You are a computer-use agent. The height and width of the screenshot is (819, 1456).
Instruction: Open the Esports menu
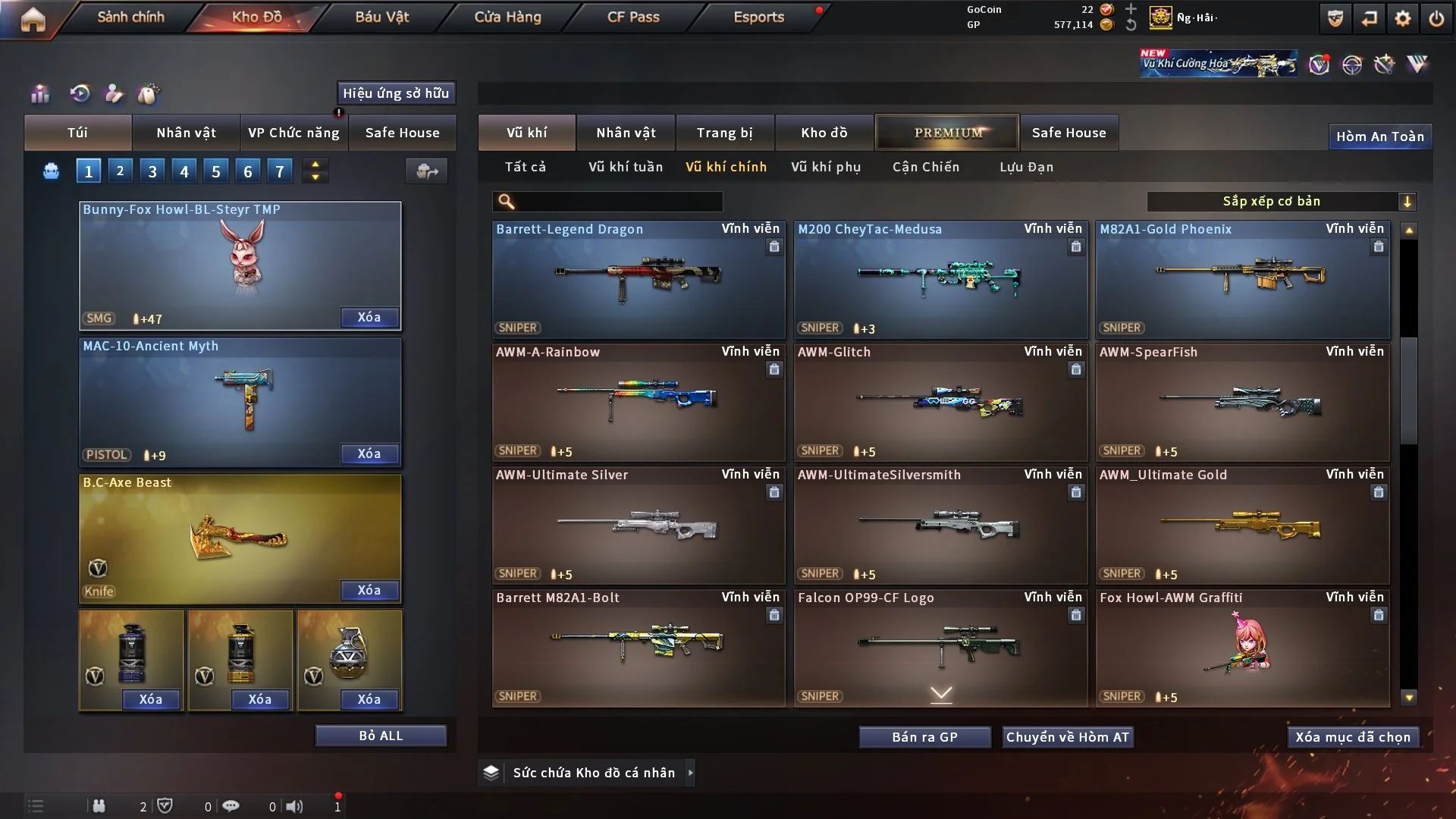[758, 17]
